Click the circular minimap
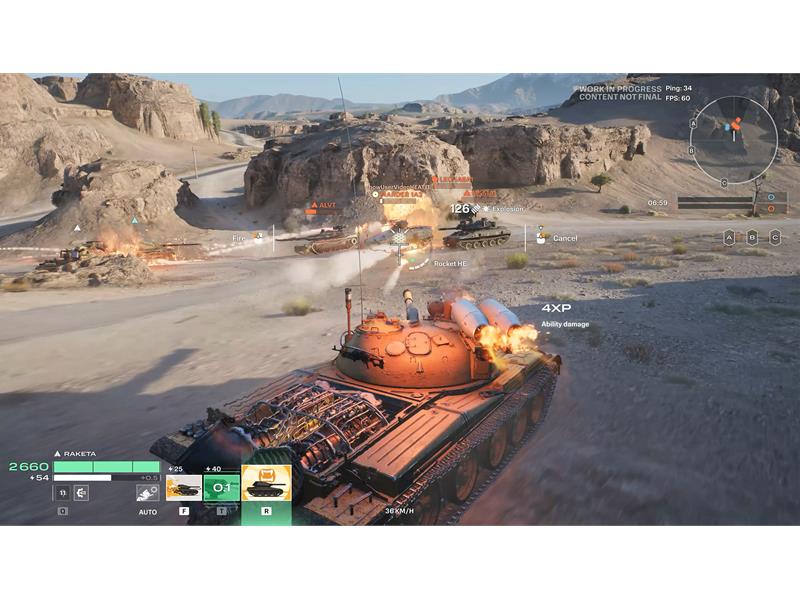This screenshot has width=800, height=600. click(733, 139)
